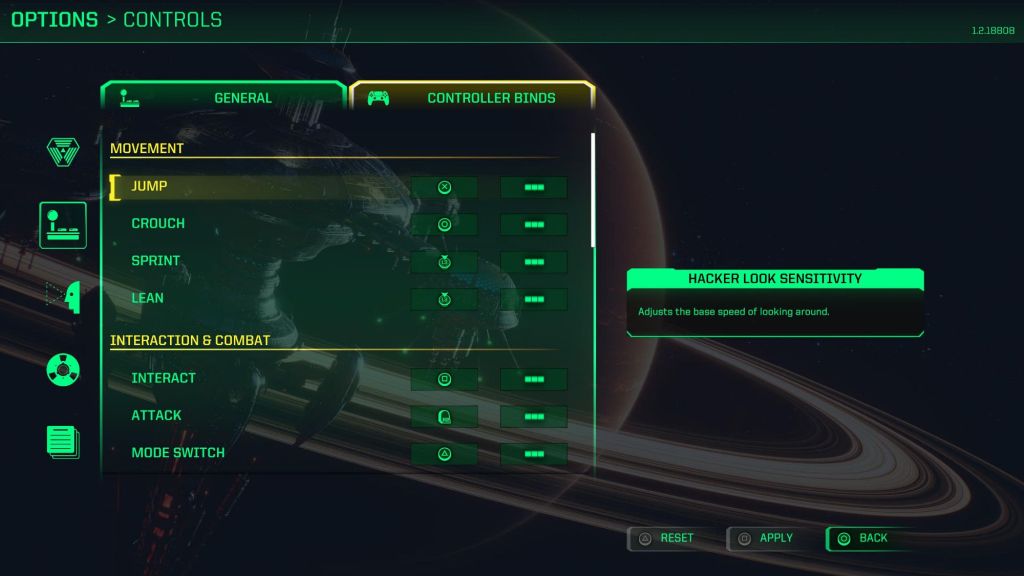Open the joystick controls settings category
Image resolution: width=1024 pixels, height=576 pixels.
(x=63, y=225)
